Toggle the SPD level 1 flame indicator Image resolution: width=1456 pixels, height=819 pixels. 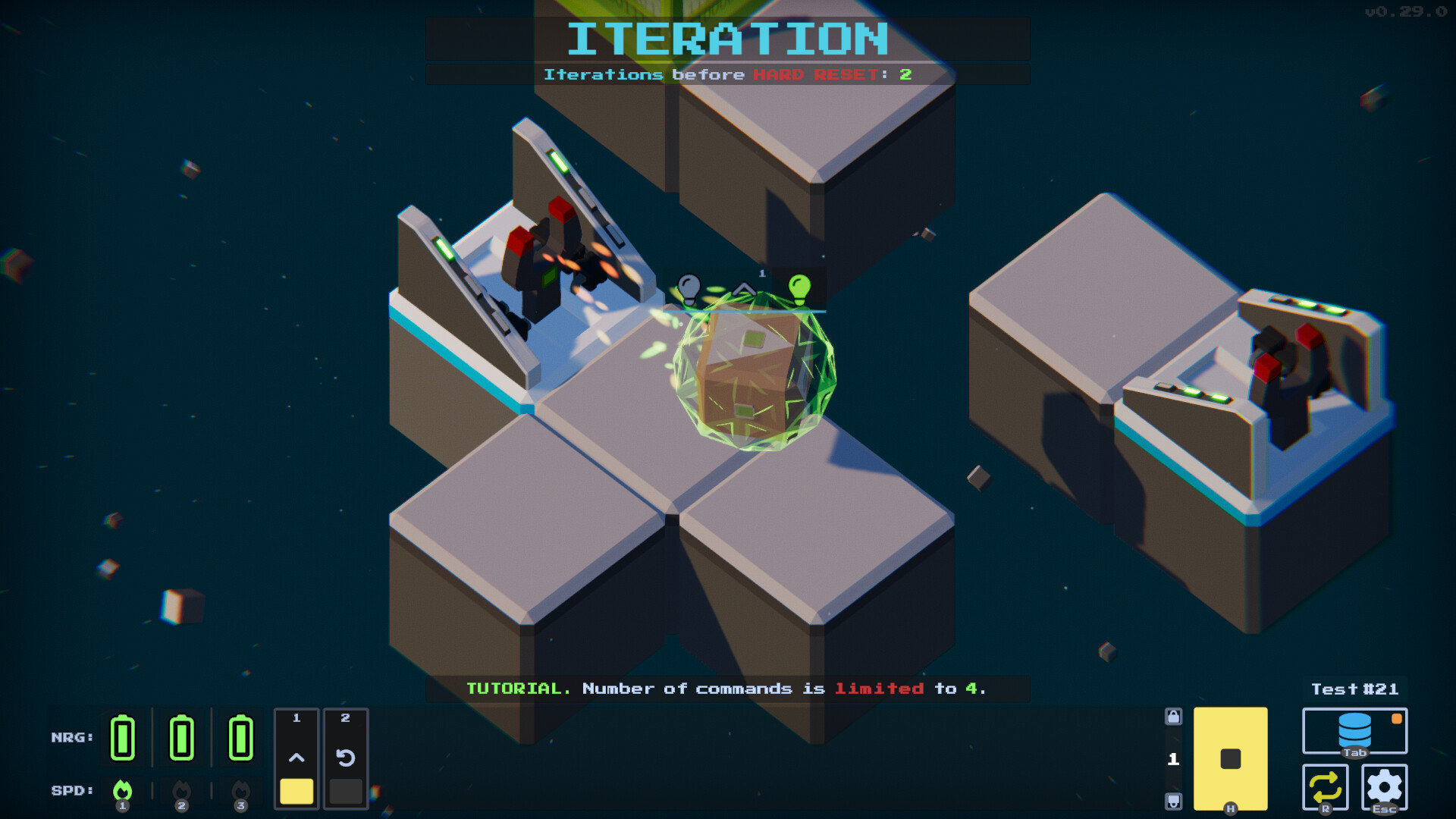pyautogui.click(x=122, y=791)
